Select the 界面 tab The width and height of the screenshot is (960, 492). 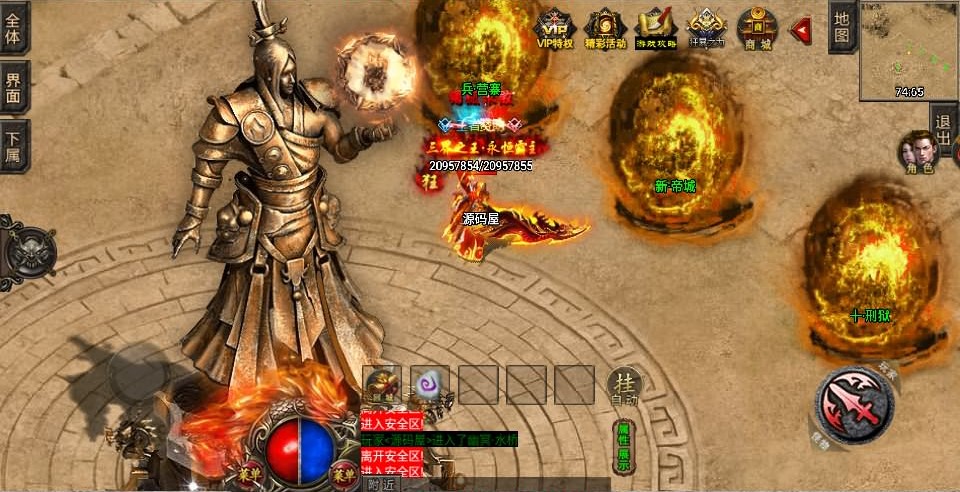13,87
